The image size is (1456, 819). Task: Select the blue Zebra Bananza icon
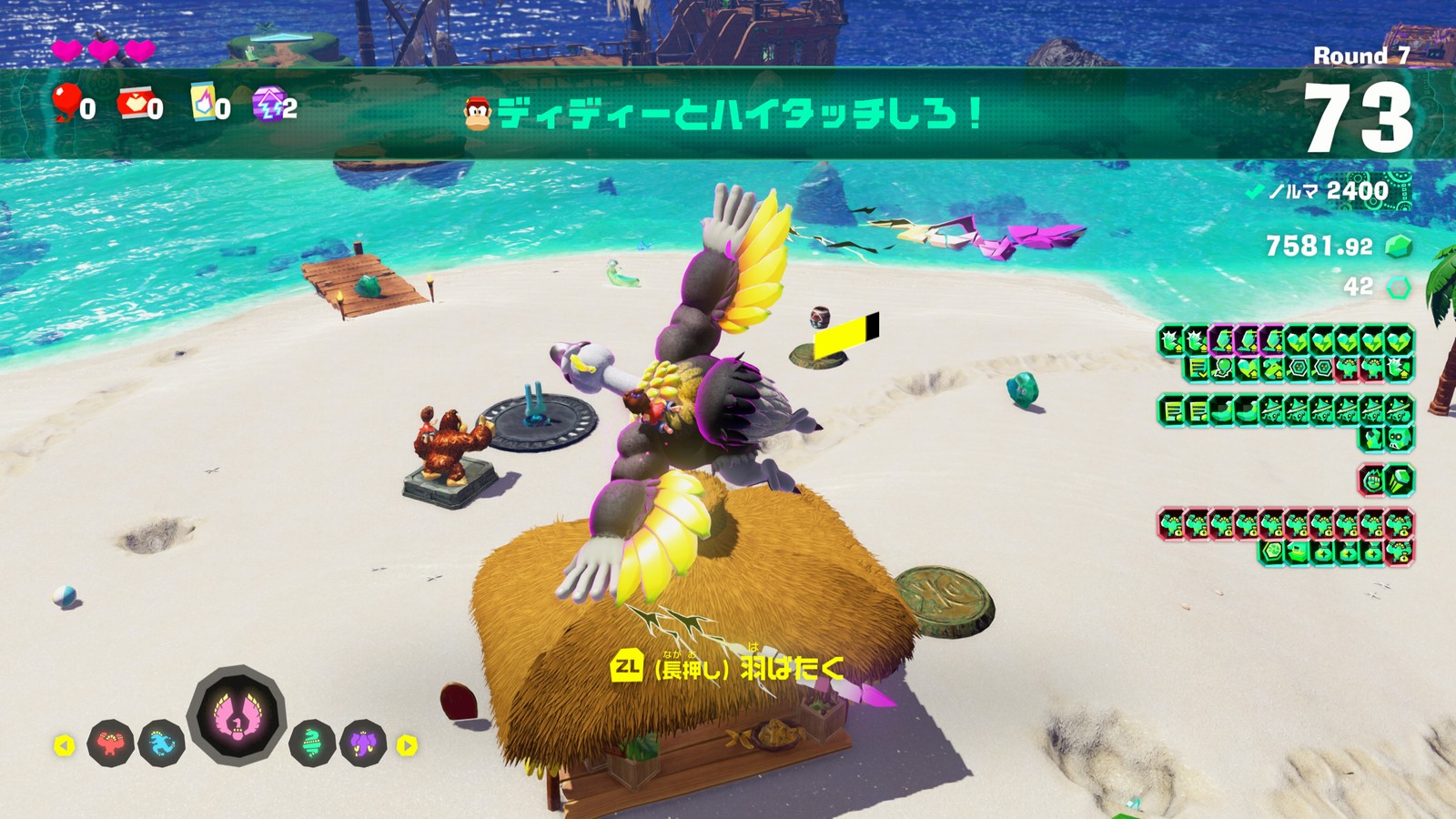(x=159, y=741)
